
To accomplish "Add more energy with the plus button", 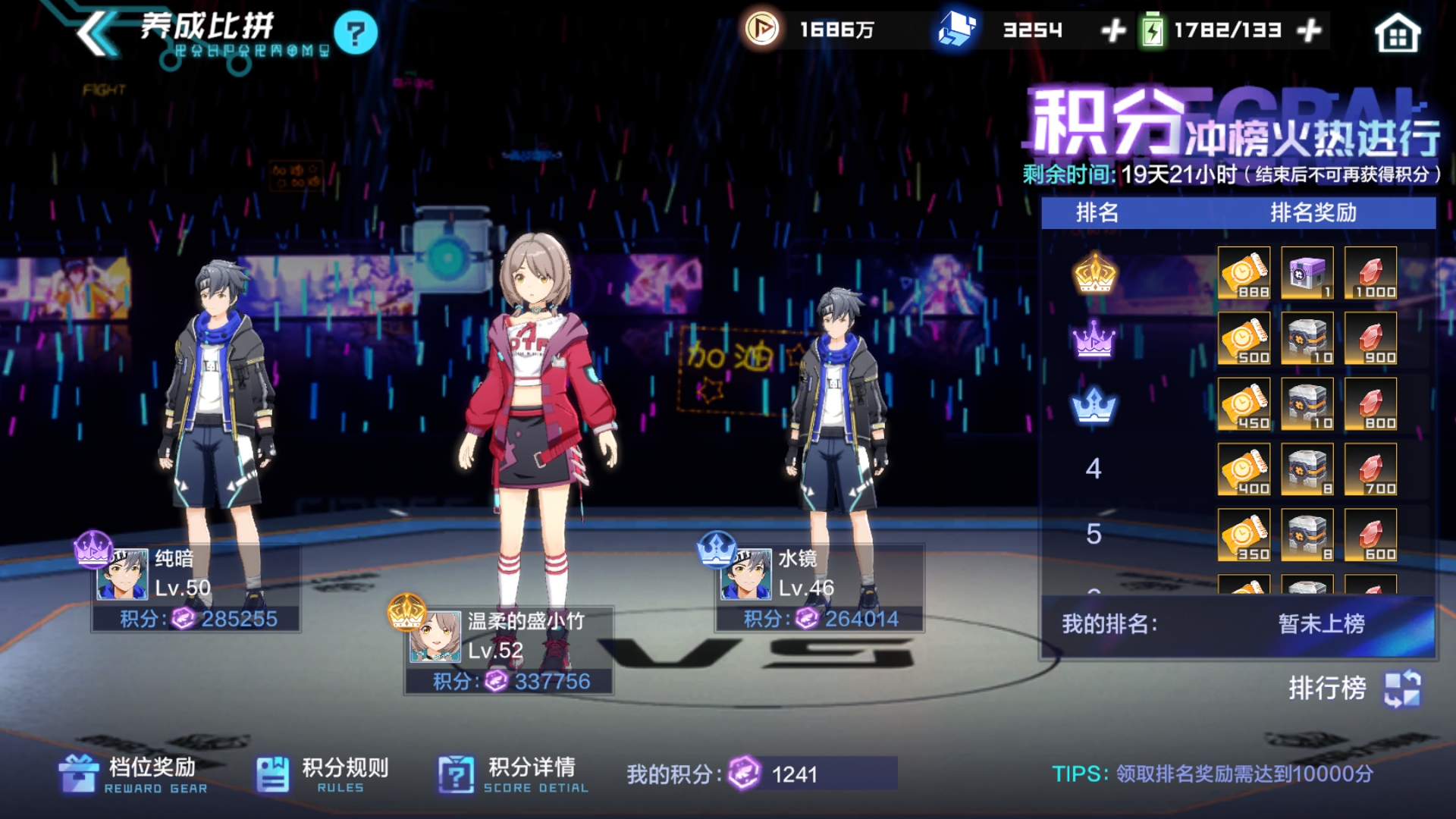I will [x=1310, y=31].
